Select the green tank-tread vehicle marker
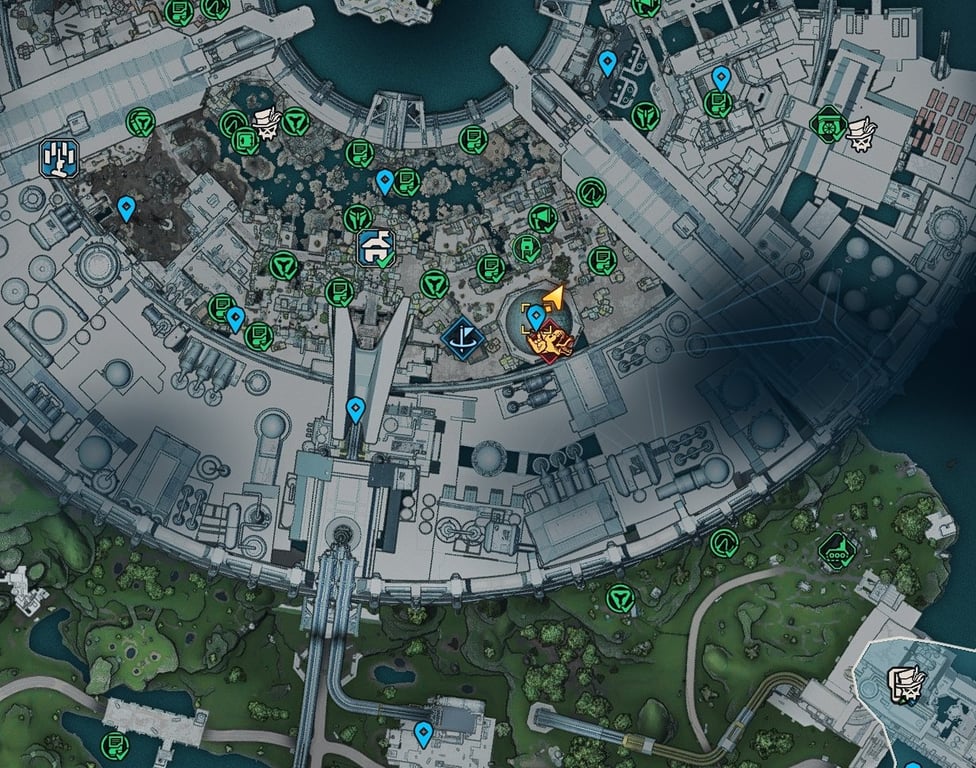Image resolution: width=976 pixels, height=768 pixels. [x=836, y=549]
